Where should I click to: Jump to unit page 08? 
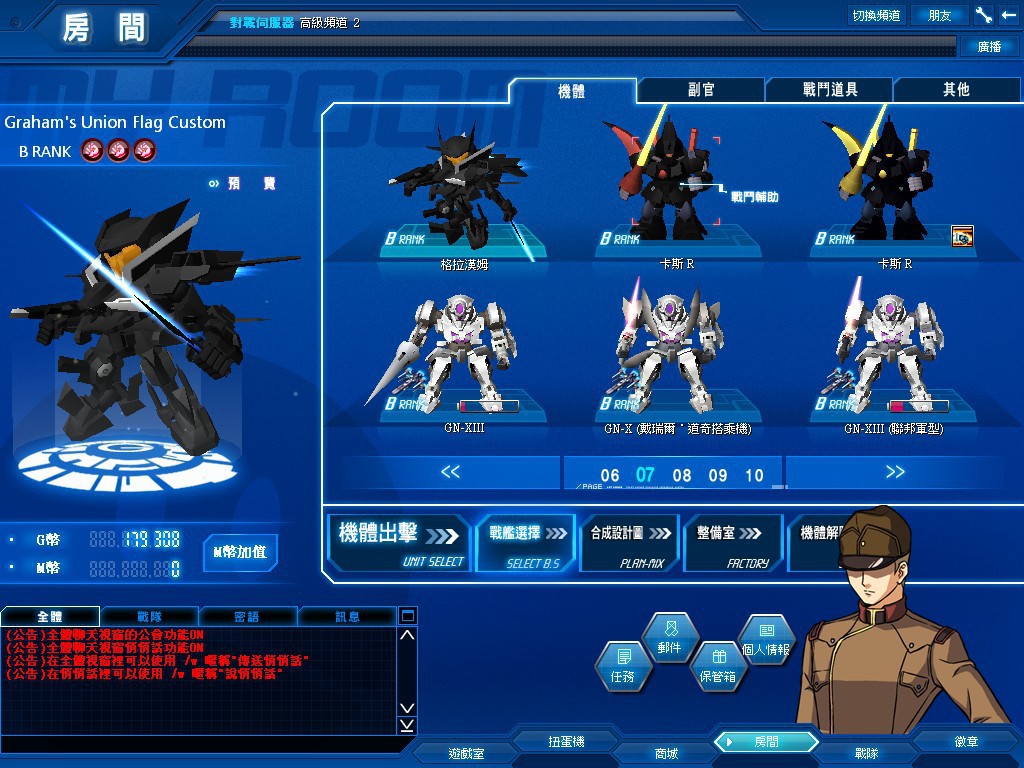pos(682,476)
